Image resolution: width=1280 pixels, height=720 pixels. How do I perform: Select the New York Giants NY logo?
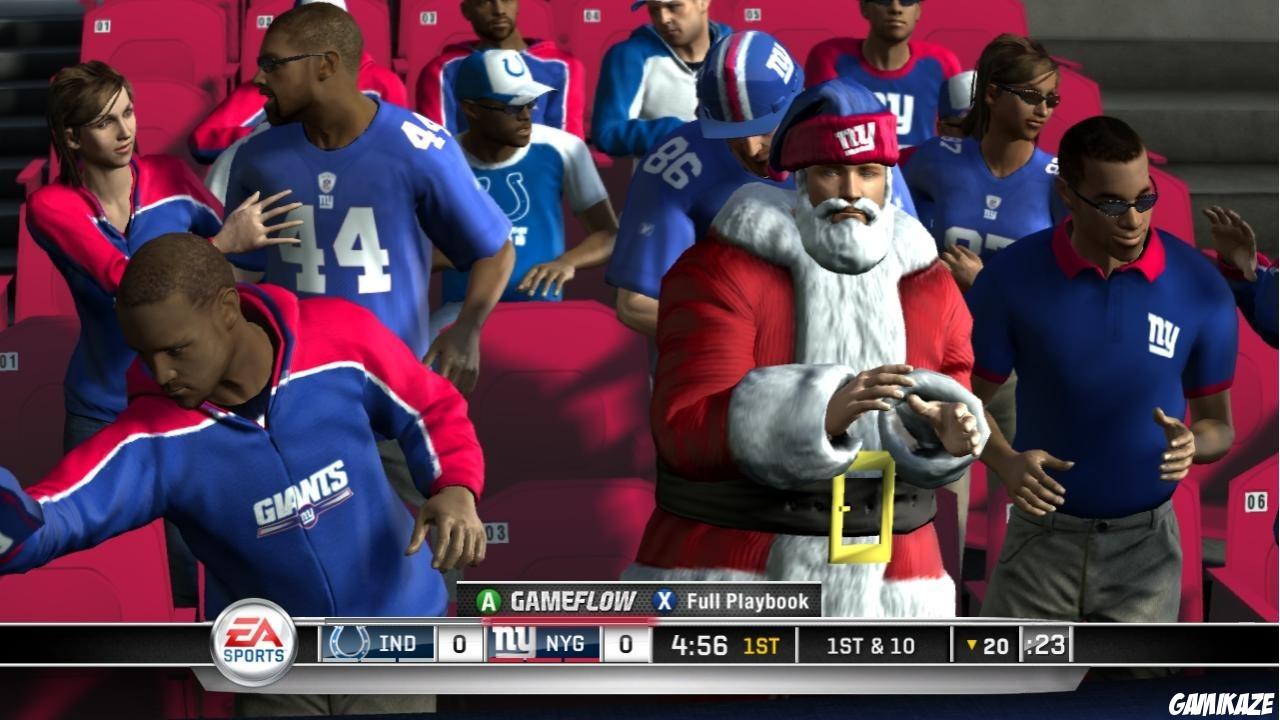coord(511,644)
